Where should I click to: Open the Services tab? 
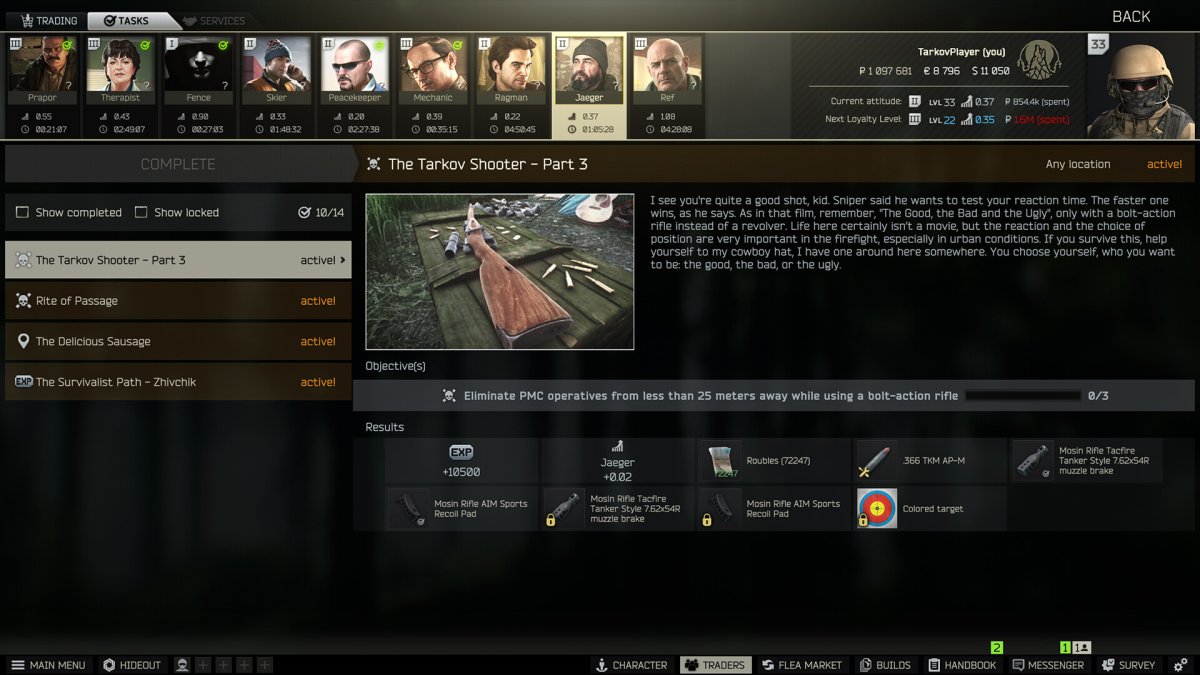pyautogui.click(x=212, y=20)
